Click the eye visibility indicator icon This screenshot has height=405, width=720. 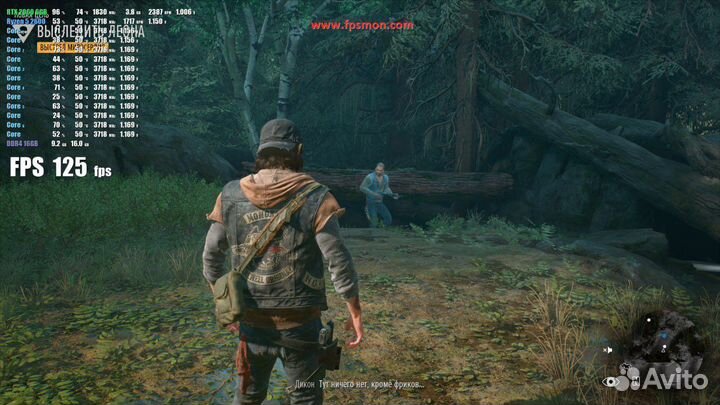610,381
